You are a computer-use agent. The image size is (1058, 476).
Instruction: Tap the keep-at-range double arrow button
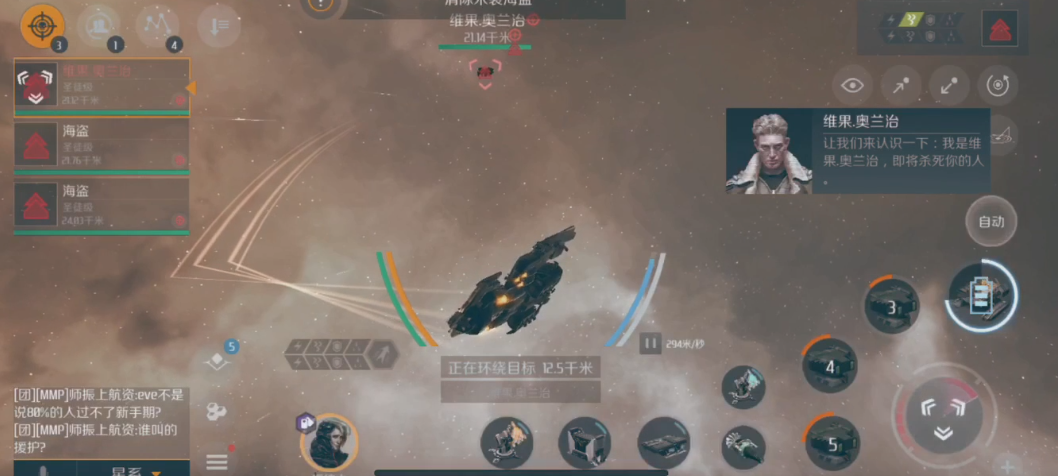point(949,86)
